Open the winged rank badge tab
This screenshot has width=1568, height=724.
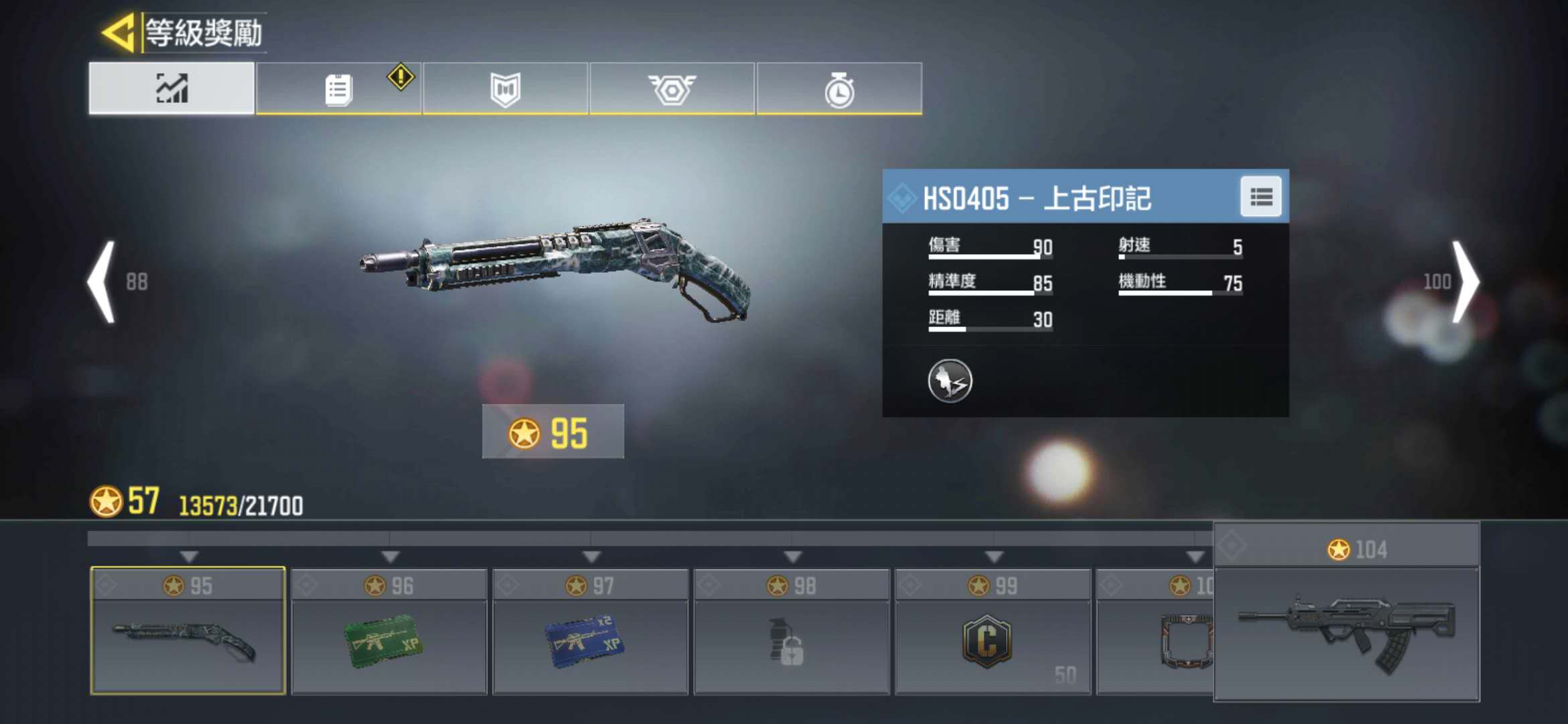pyautogui.click(x=672, y=89)
